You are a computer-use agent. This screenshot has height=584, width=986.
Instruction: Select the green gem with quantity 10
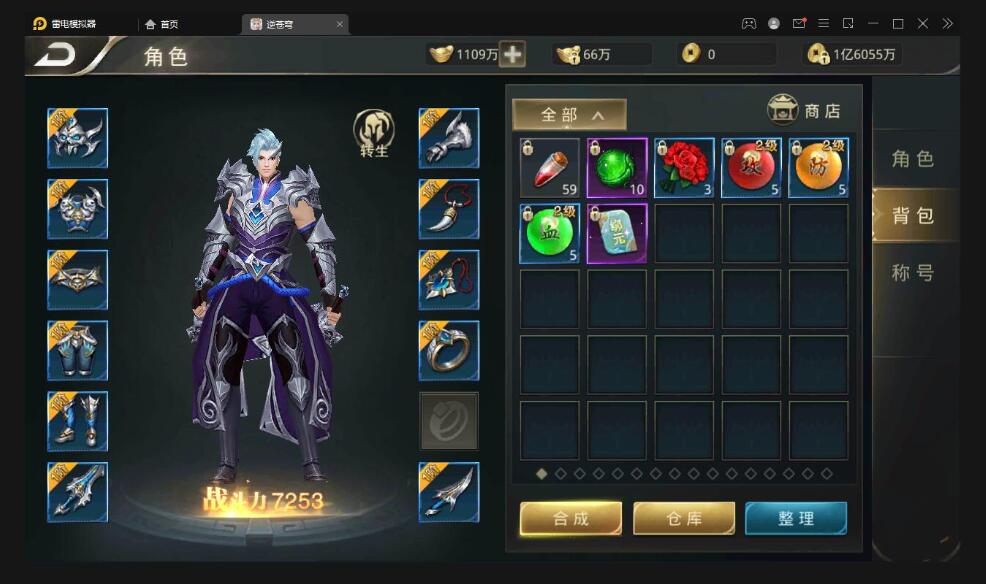[617, 168]
